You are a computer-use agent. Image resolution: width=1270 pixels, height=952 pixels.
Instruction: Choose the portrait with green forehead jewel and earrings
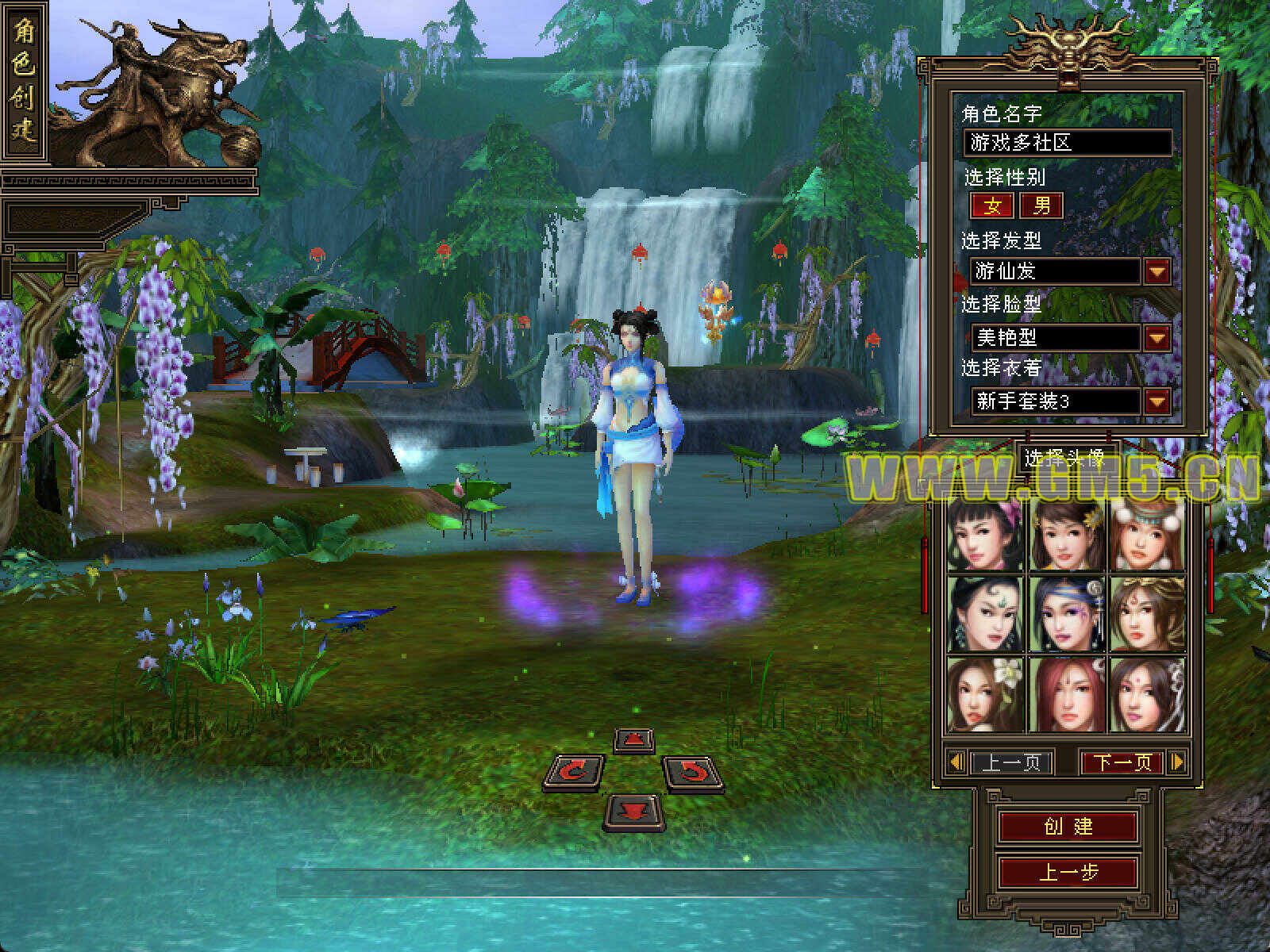[x=986, y=613]
